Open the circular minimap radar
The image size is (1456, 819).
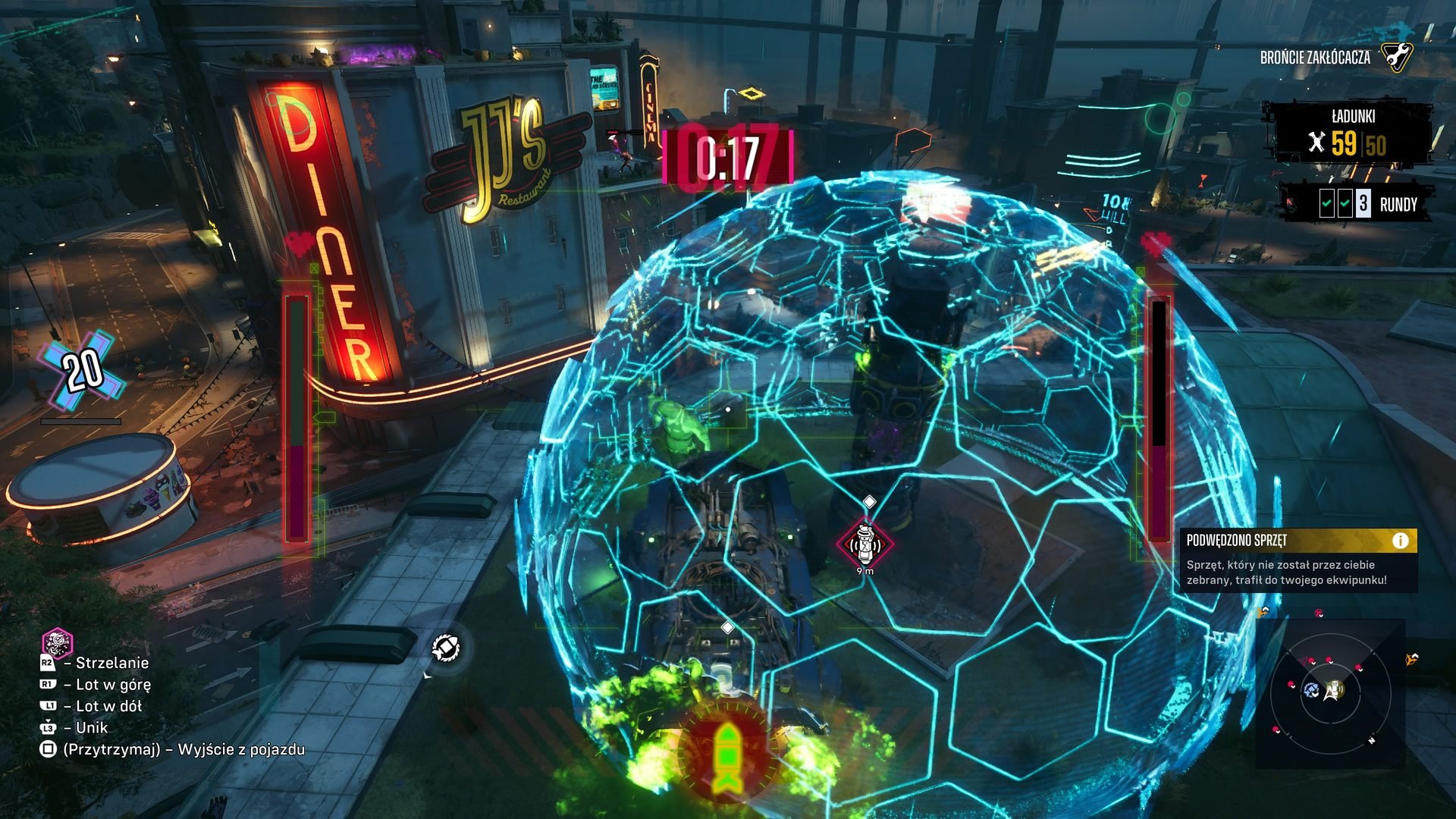click(1330, 692)
